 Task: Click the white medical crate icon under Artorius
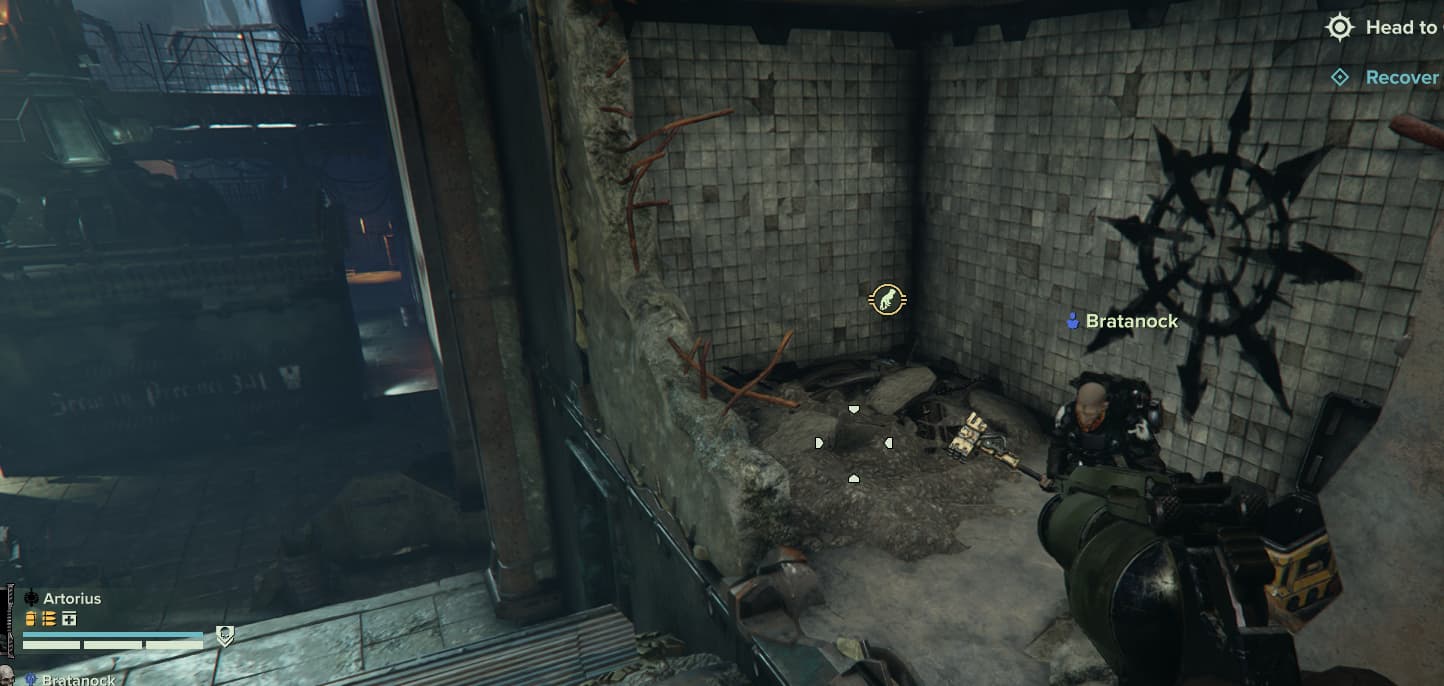tap(69, 619)
